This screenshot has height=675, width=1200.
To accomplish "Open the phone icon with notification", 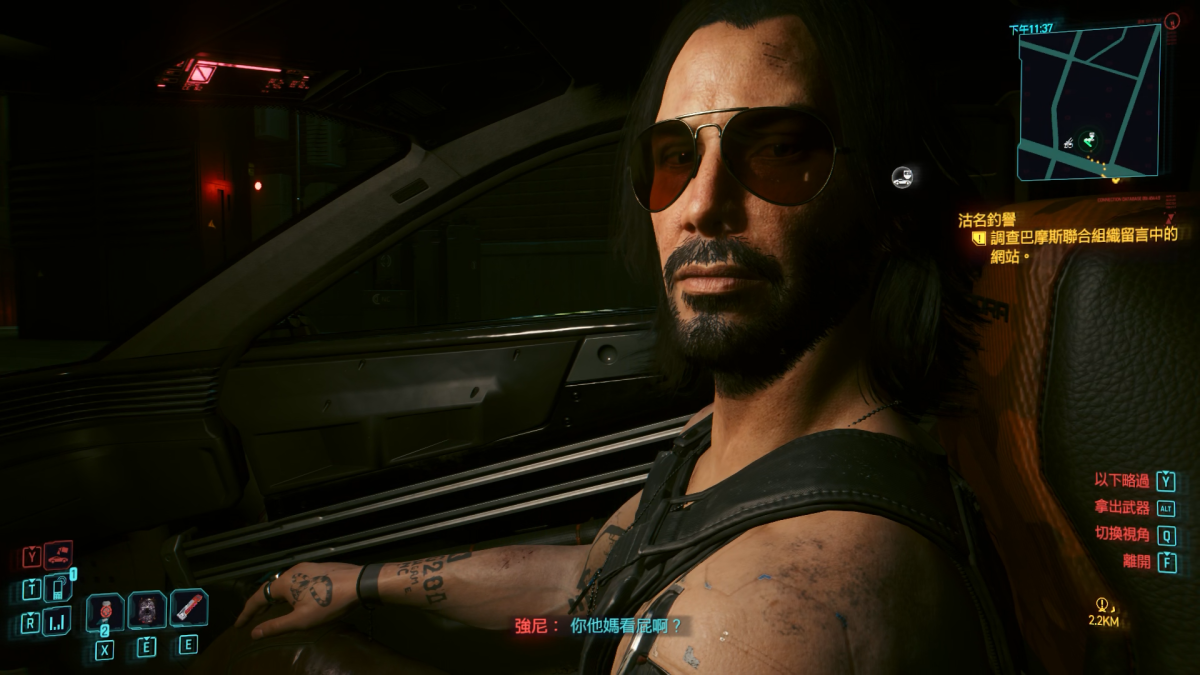I will coord(57,587).
